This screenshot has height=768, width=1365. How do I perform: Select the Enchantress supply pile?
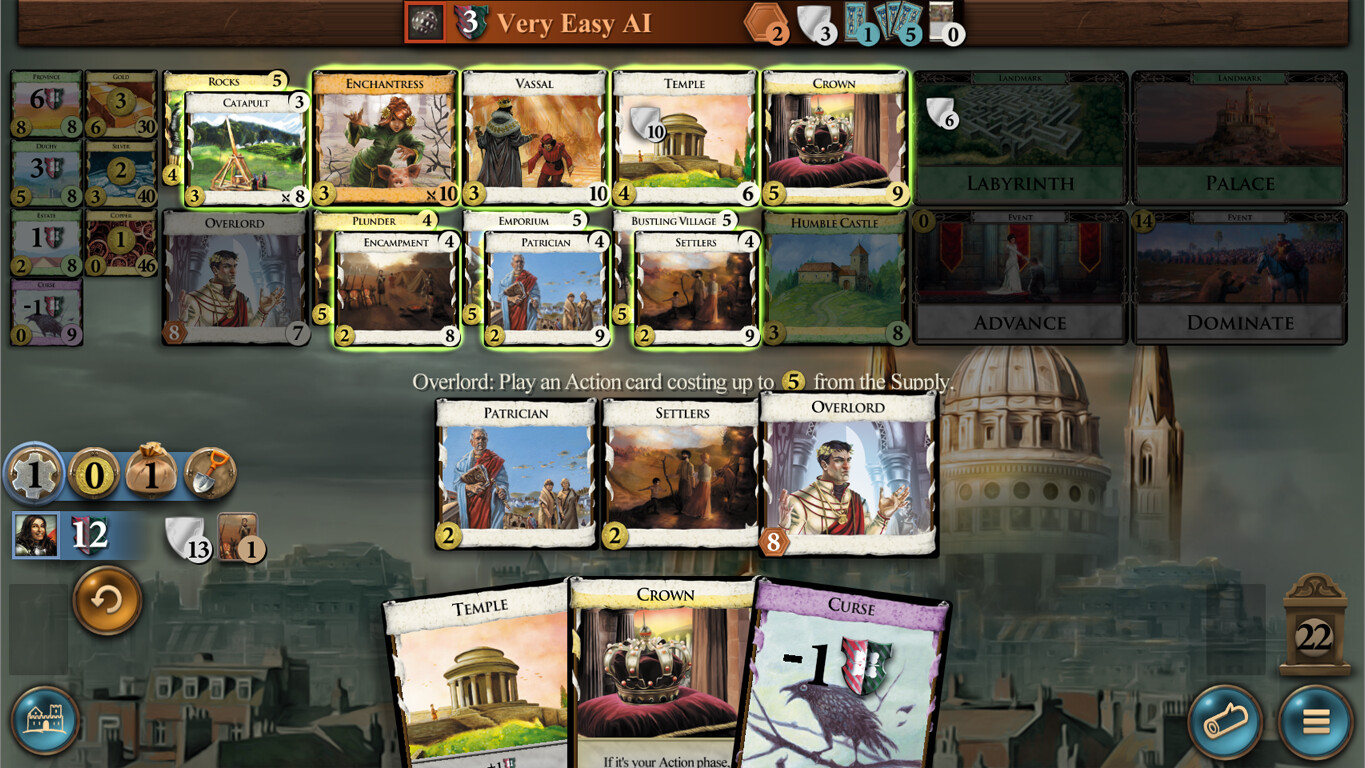pos(383,140)
